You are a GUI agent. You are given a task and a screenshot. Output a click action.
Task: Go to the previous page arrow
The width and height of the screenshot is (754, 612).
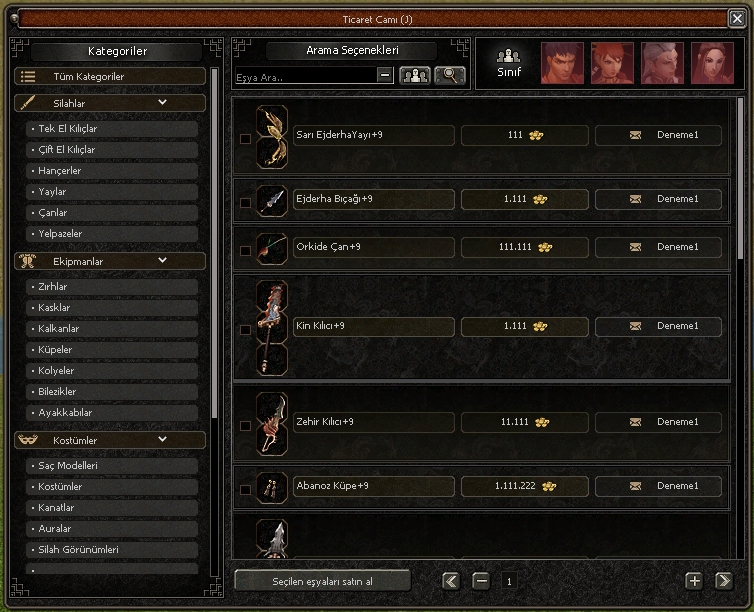point(451,581)
